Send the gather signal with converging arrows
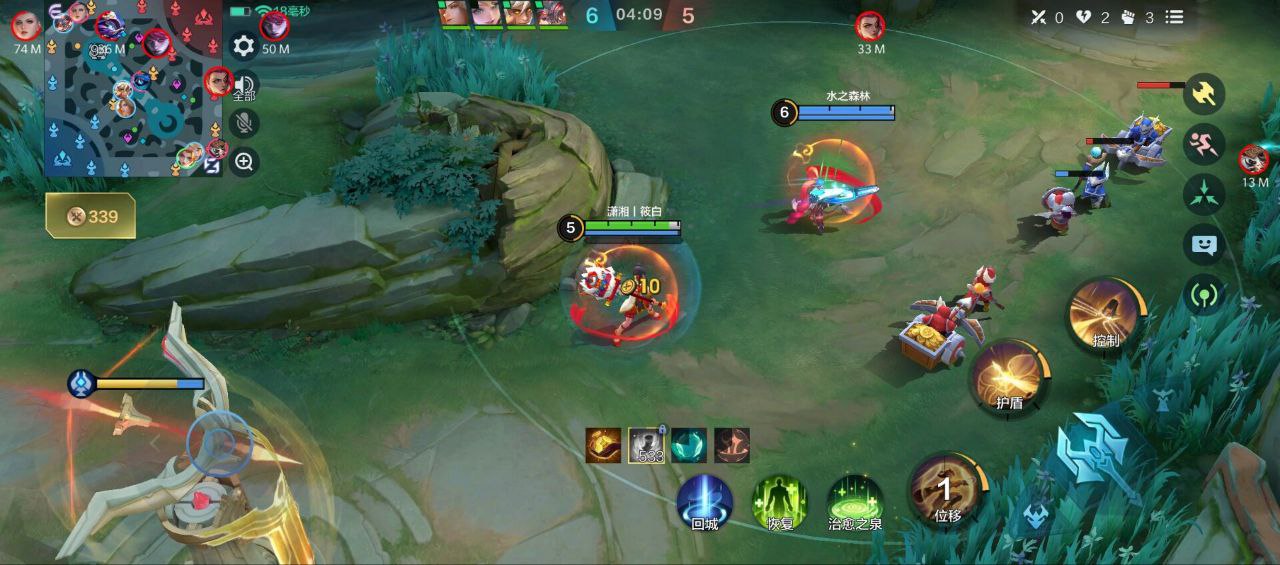This screenshot has width=1280, height=565. (1204, 194)
